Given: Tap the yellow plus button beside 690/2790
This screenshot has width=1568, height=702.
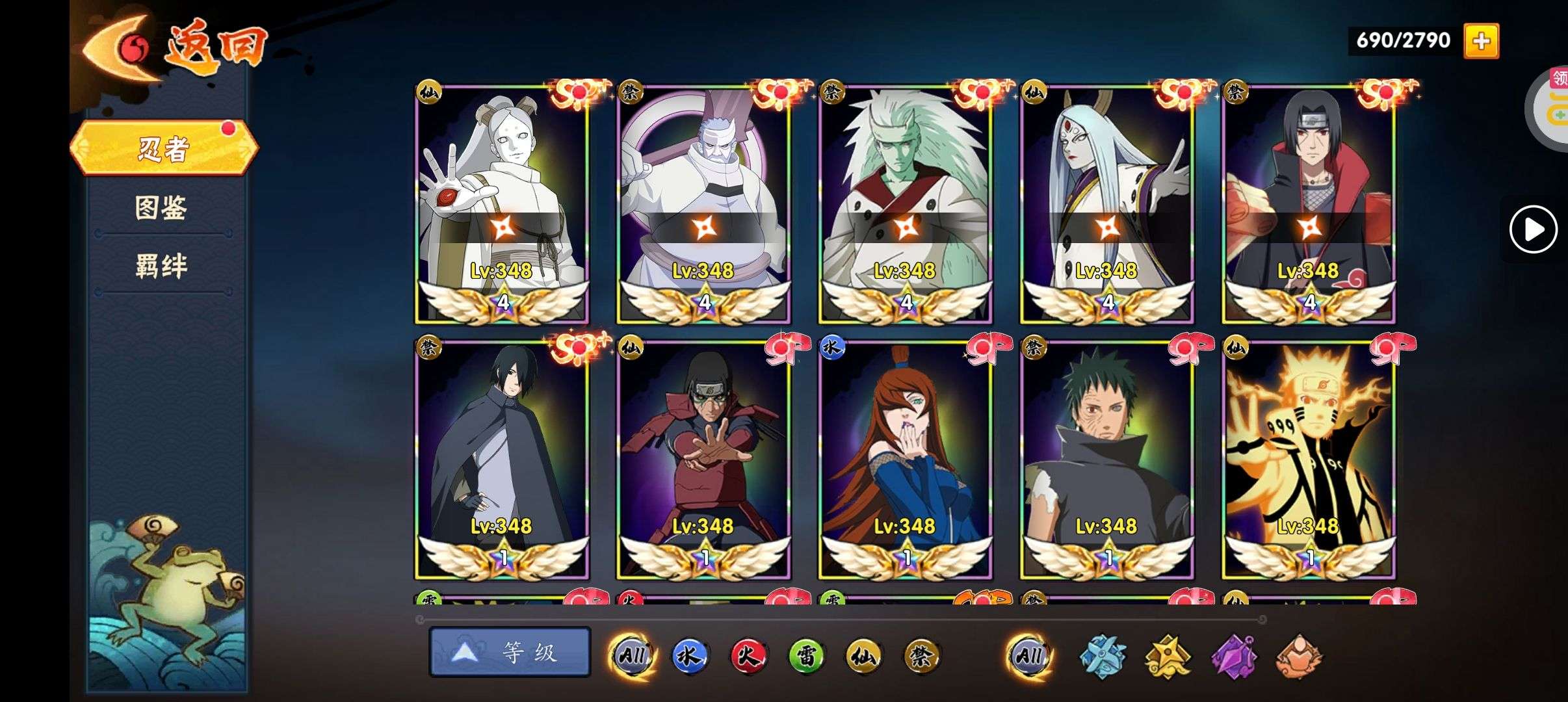Looking at the screenshot, I should pos(1481,41).
